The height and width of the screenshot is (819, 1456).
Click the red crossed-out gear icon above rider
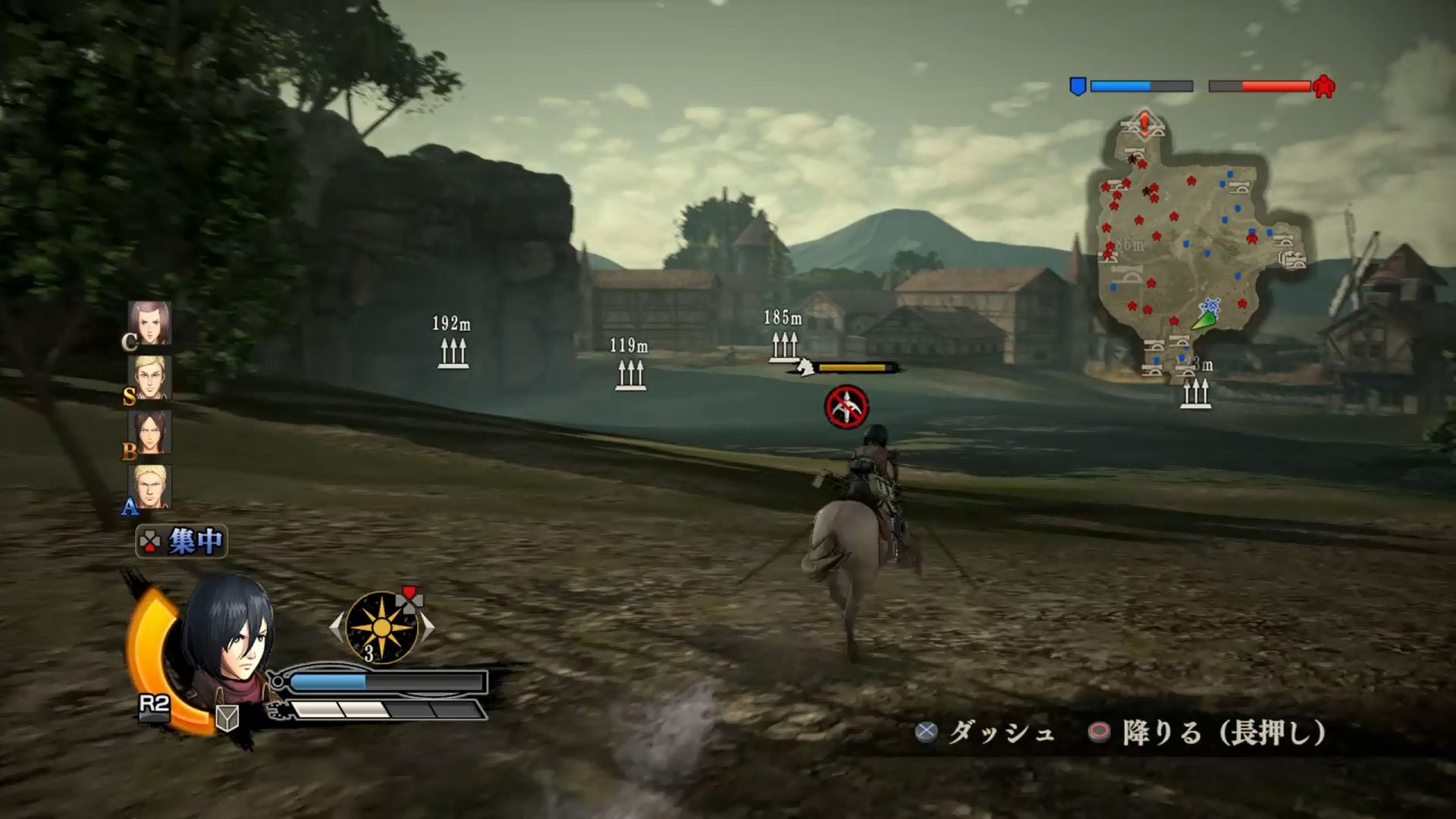tap(846, 407)
